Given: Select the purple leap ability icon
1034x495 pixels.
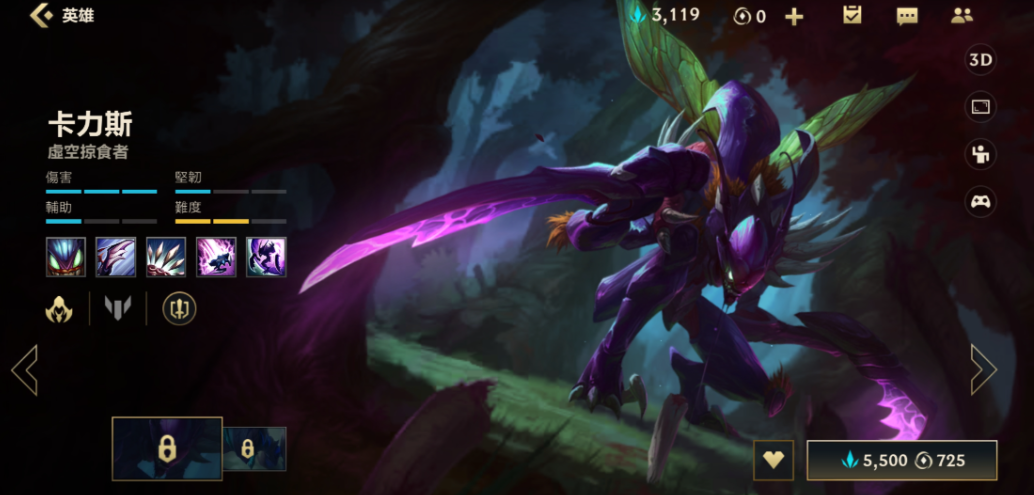Looking at the screenshot, I should (x=216, y=257).
